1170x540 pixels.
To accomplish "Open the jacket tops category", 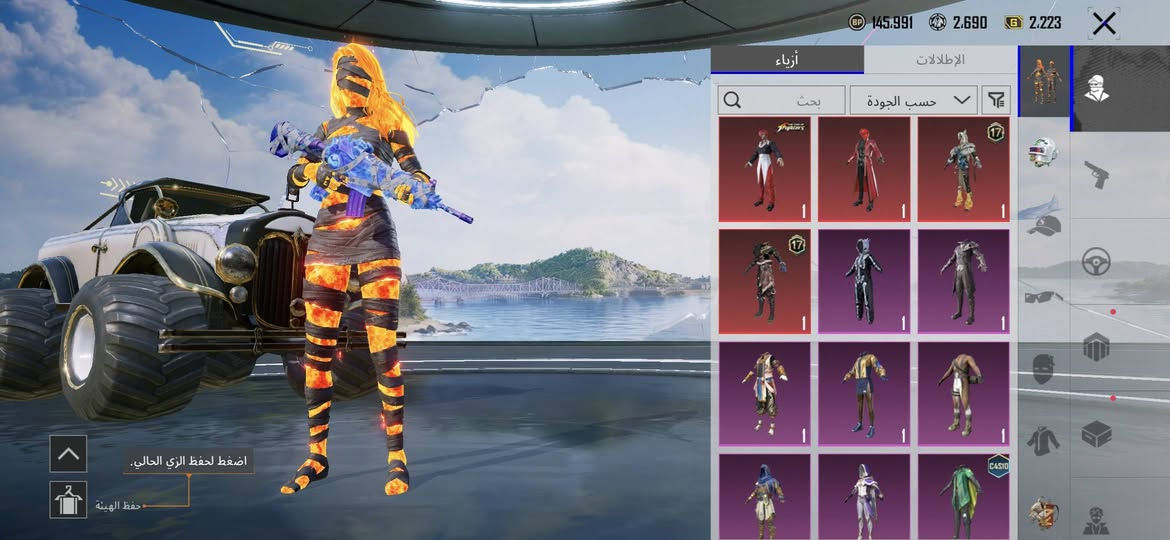I will pos(1044,440).
